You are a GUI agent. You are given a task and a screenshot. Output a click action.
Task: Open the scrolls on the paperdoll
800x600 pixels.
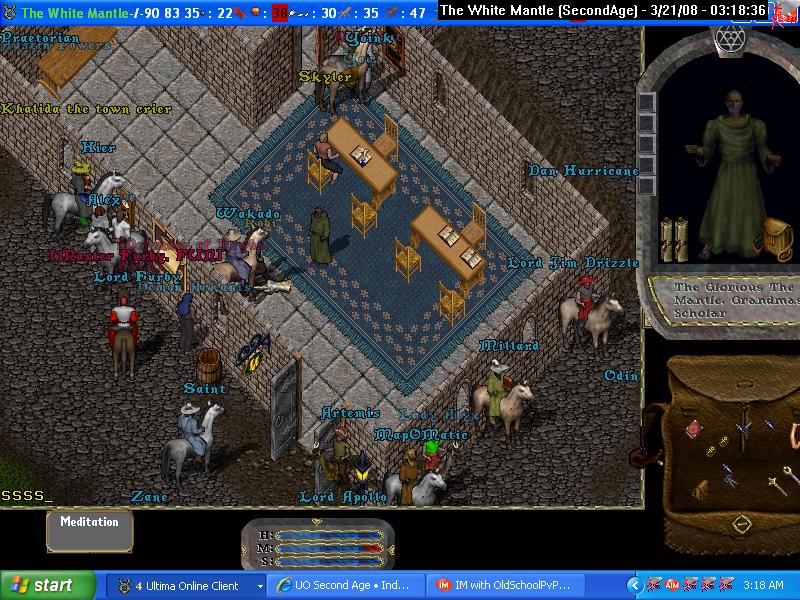point(675,240)
